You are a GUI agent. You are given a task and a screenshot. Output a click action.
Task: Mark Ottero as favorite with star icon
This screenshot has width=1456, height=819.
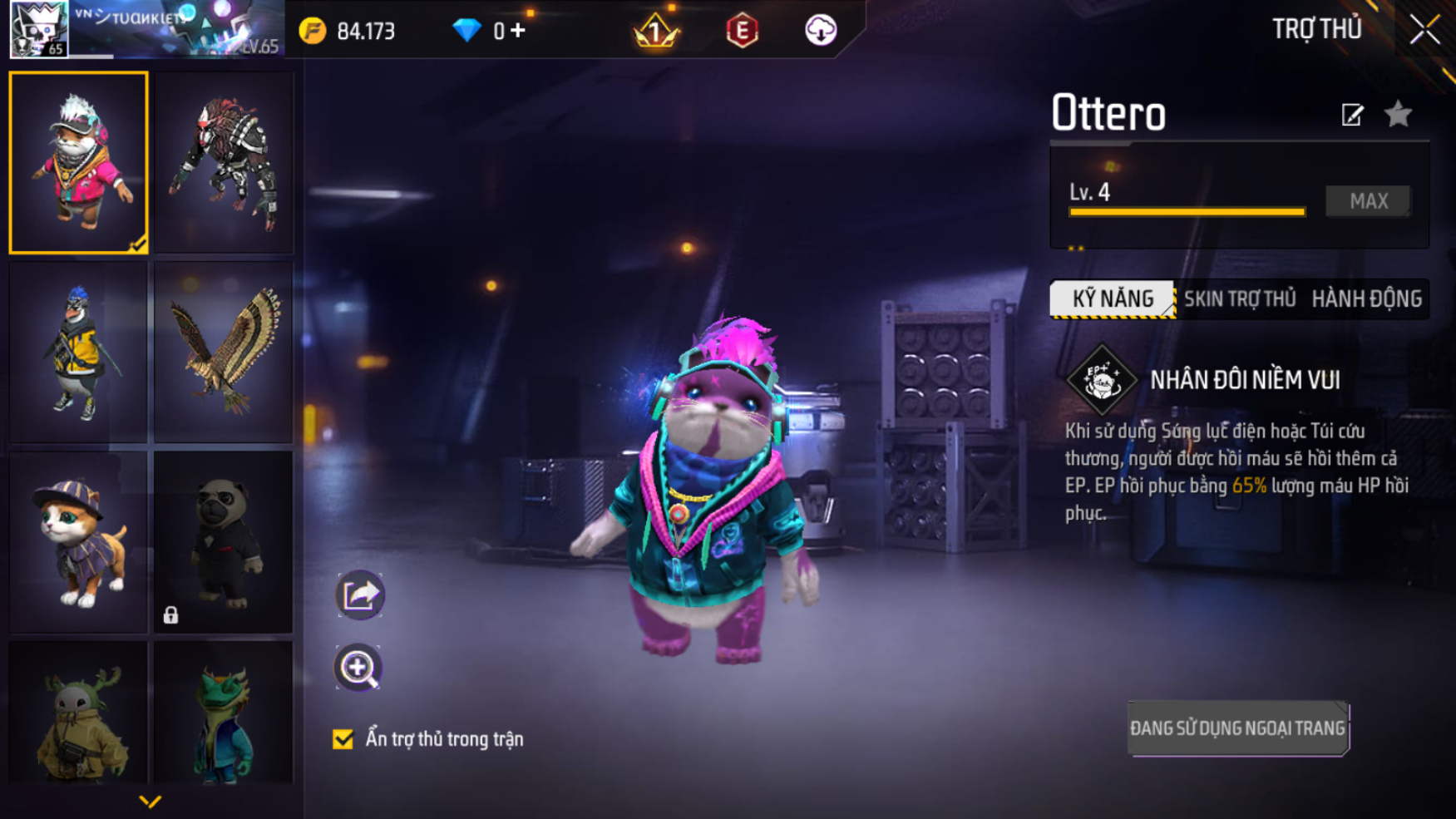tap(1399, 114)
